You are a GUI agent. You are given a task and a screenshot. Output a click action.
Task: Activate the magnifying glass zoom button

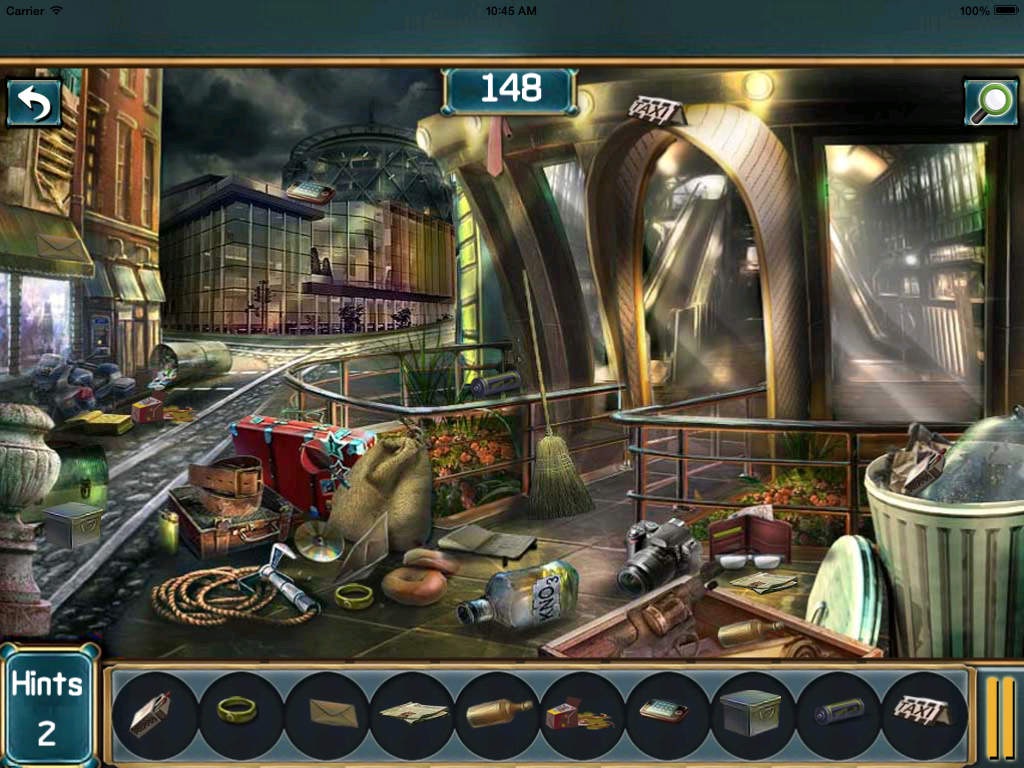point(991,102)
